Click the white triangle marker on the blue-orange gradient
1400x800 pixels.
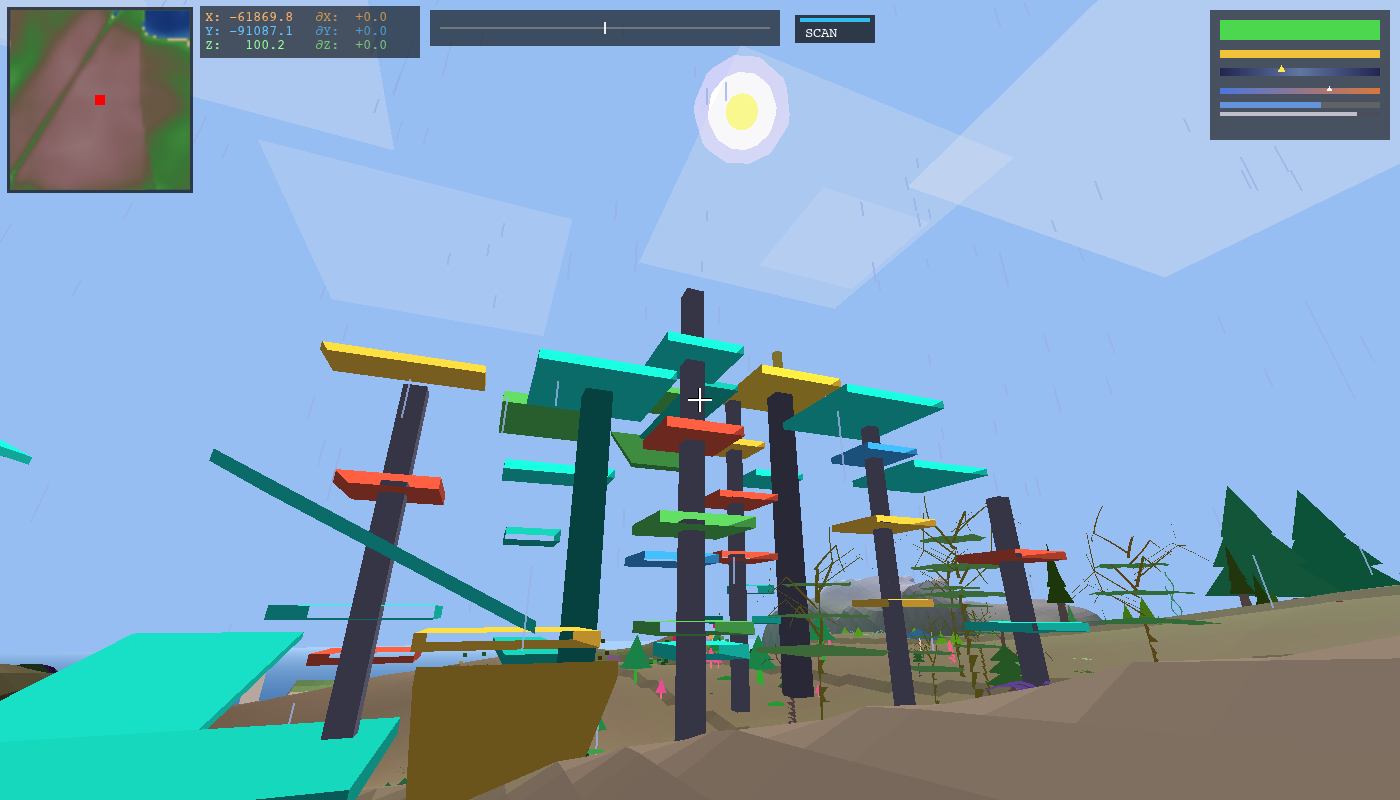1330,88
